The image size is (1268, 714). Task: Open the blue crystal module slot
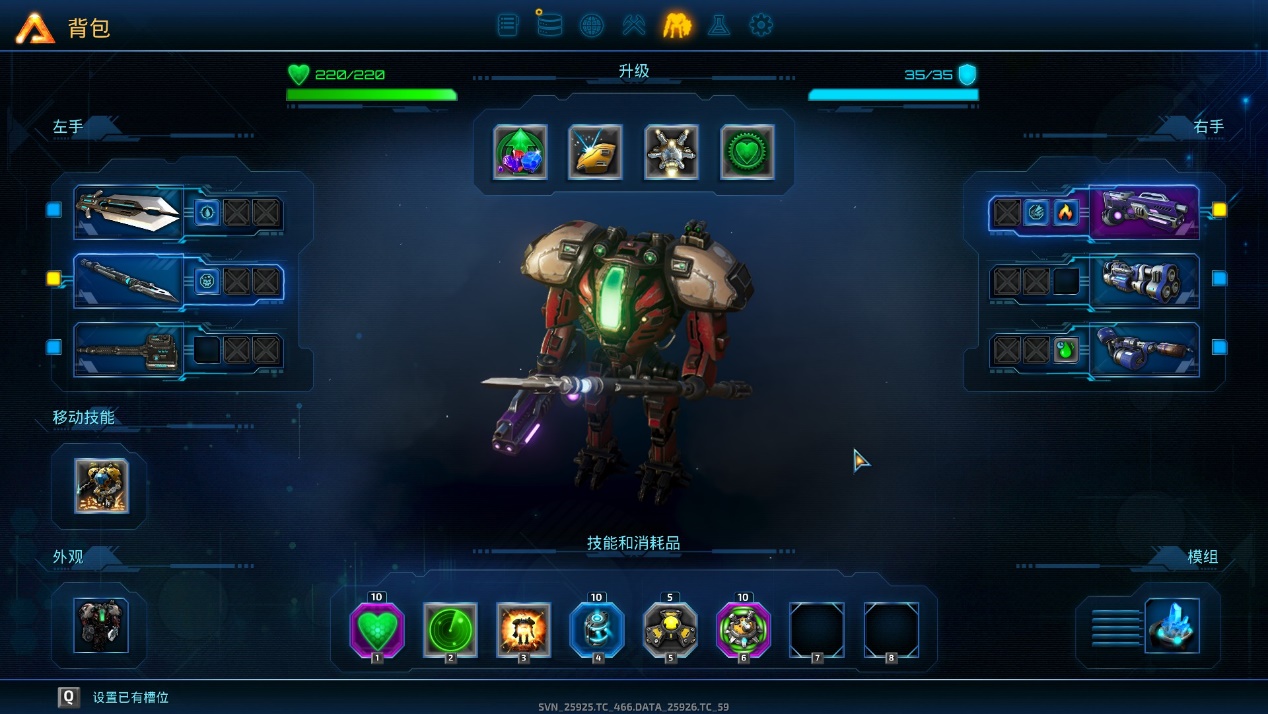pos(1172,625)
